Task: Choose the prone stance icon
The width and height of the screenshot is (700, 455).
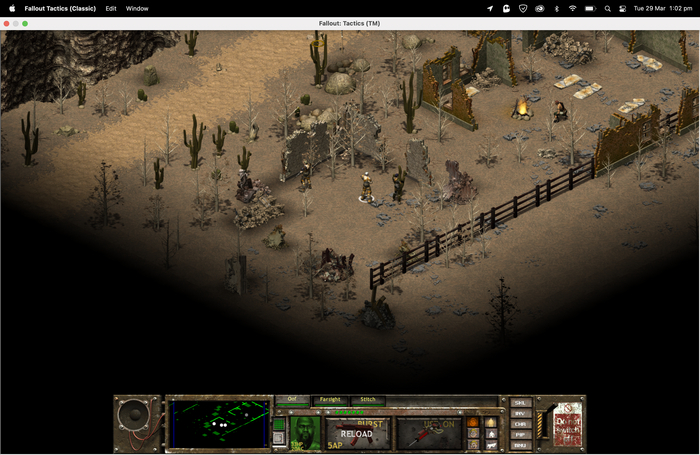Action: (x=491, y=445)
